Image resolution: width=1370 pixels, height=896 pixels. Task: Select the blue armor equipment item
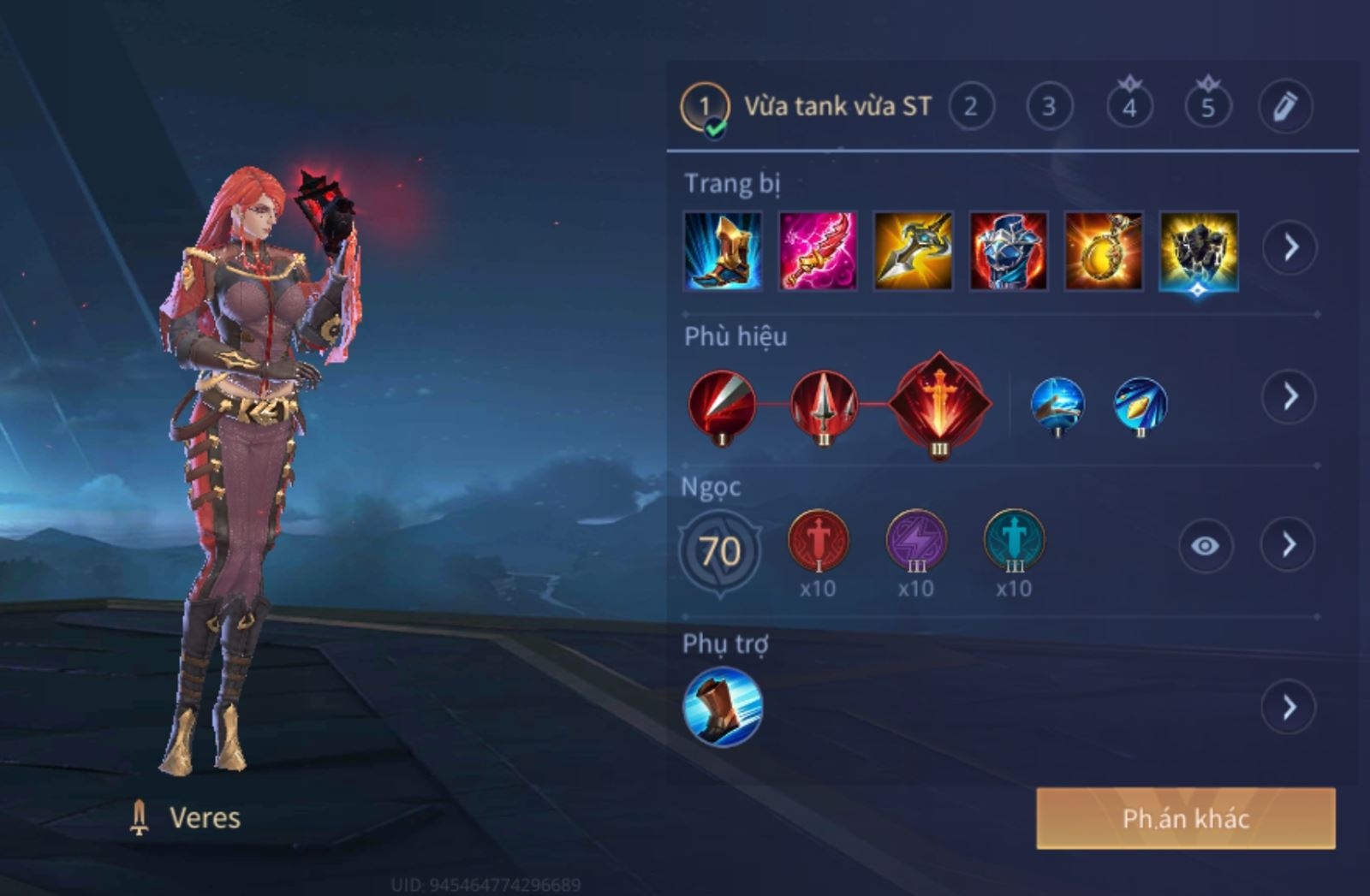(1008, 251)
